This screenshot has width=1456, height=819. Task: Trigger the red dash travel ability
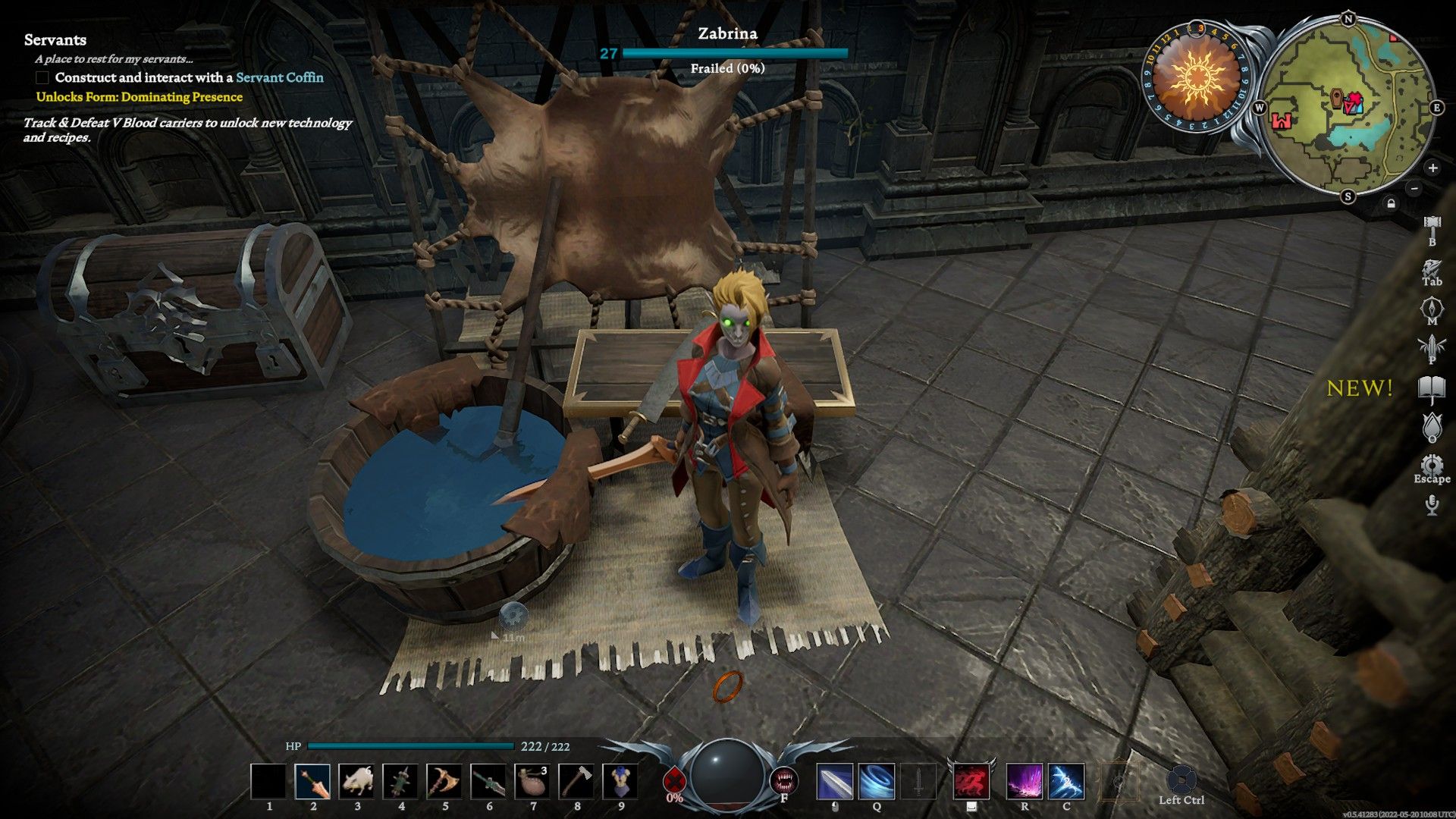click(x=971, y=782)
